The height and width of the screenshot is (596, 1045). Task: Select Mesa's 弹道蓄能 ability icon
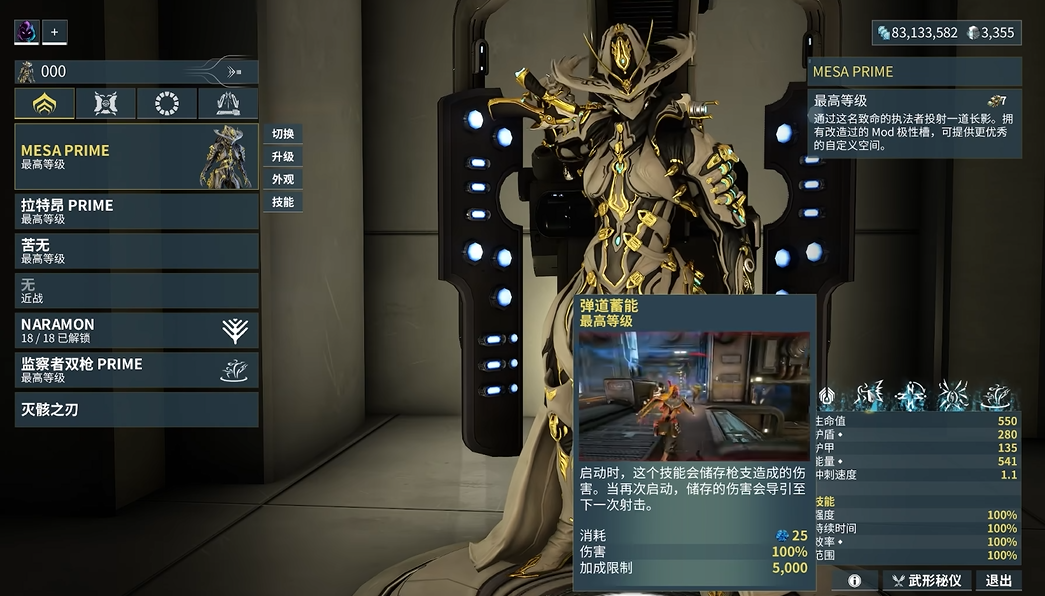867,397
